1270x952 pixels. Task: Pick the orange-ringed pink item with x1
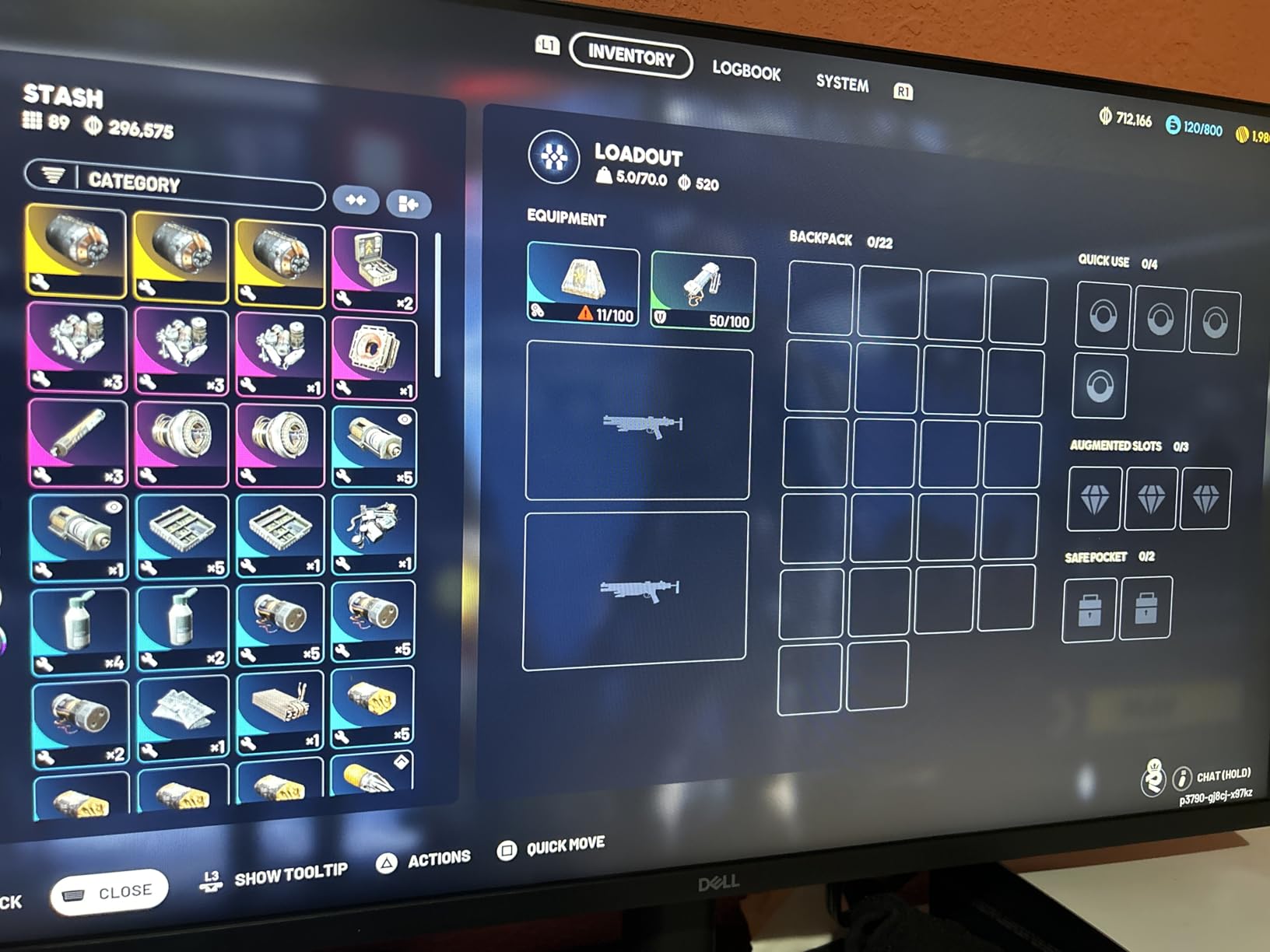coord(375,358)
